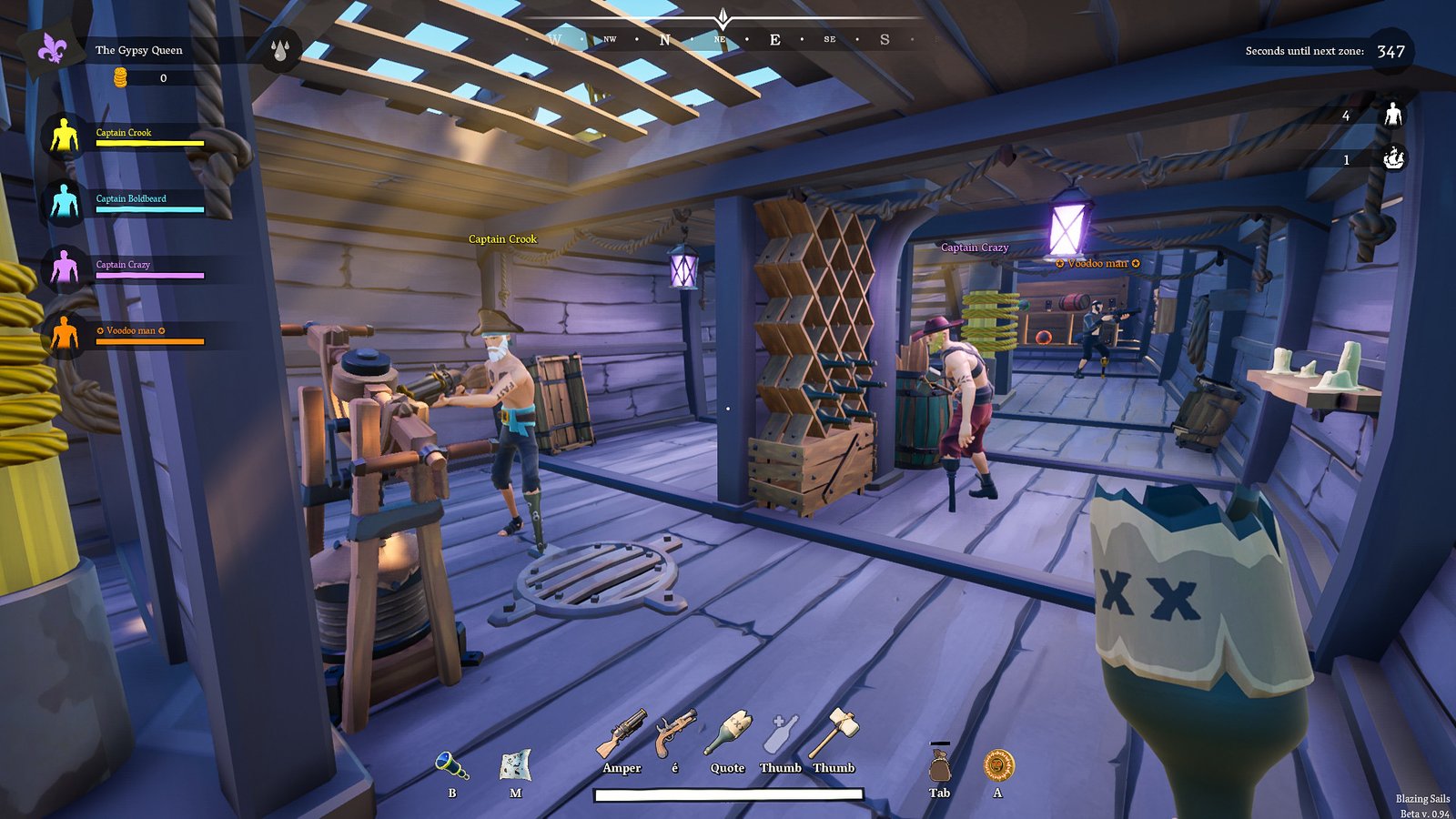Image resolution: width=1456 pixels, height=819 pixels.
Task: Choose the healing bottle slot
Action: pyautogui.click(x=781, y=733)
